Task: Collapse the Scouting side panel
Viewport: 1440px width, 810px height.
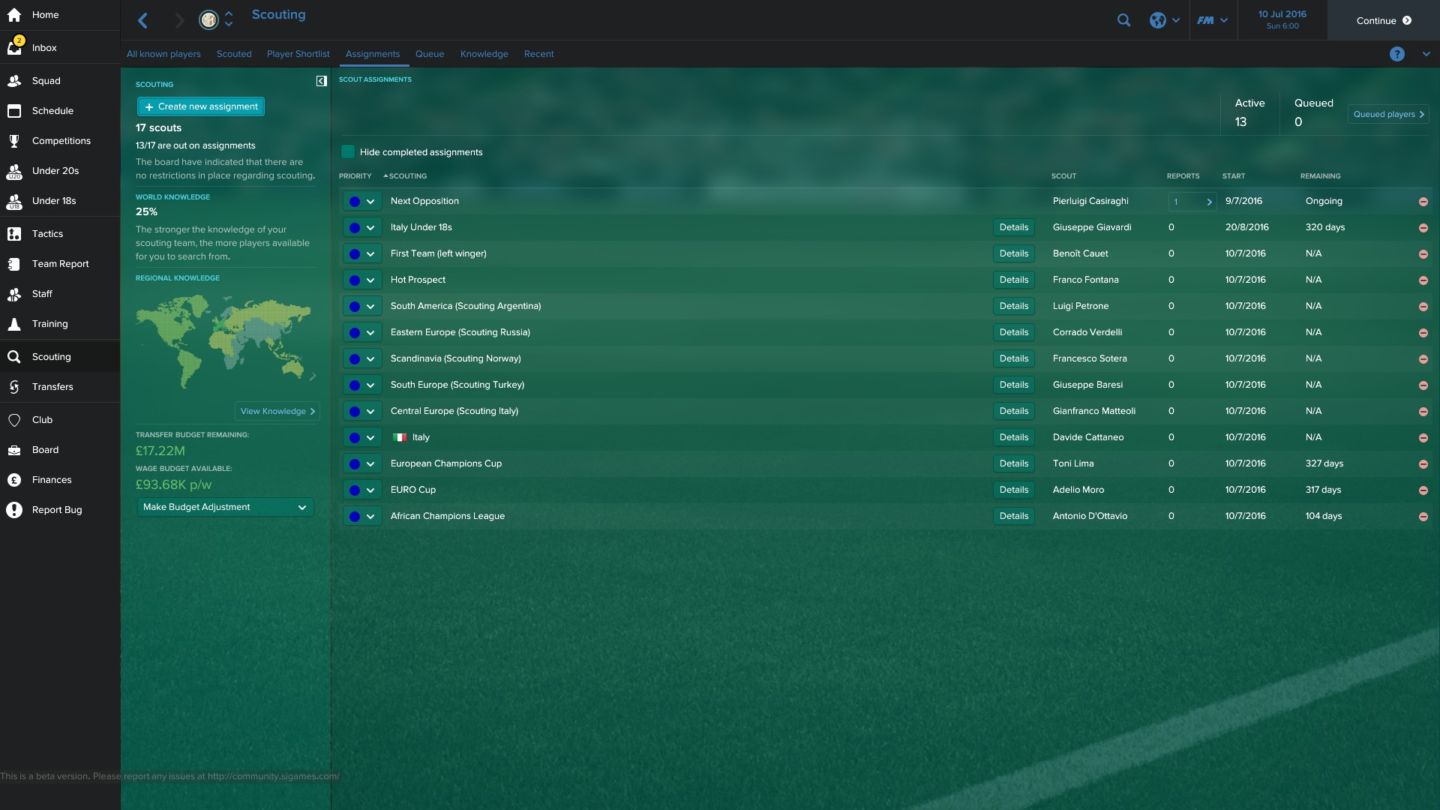Action: 320,79
